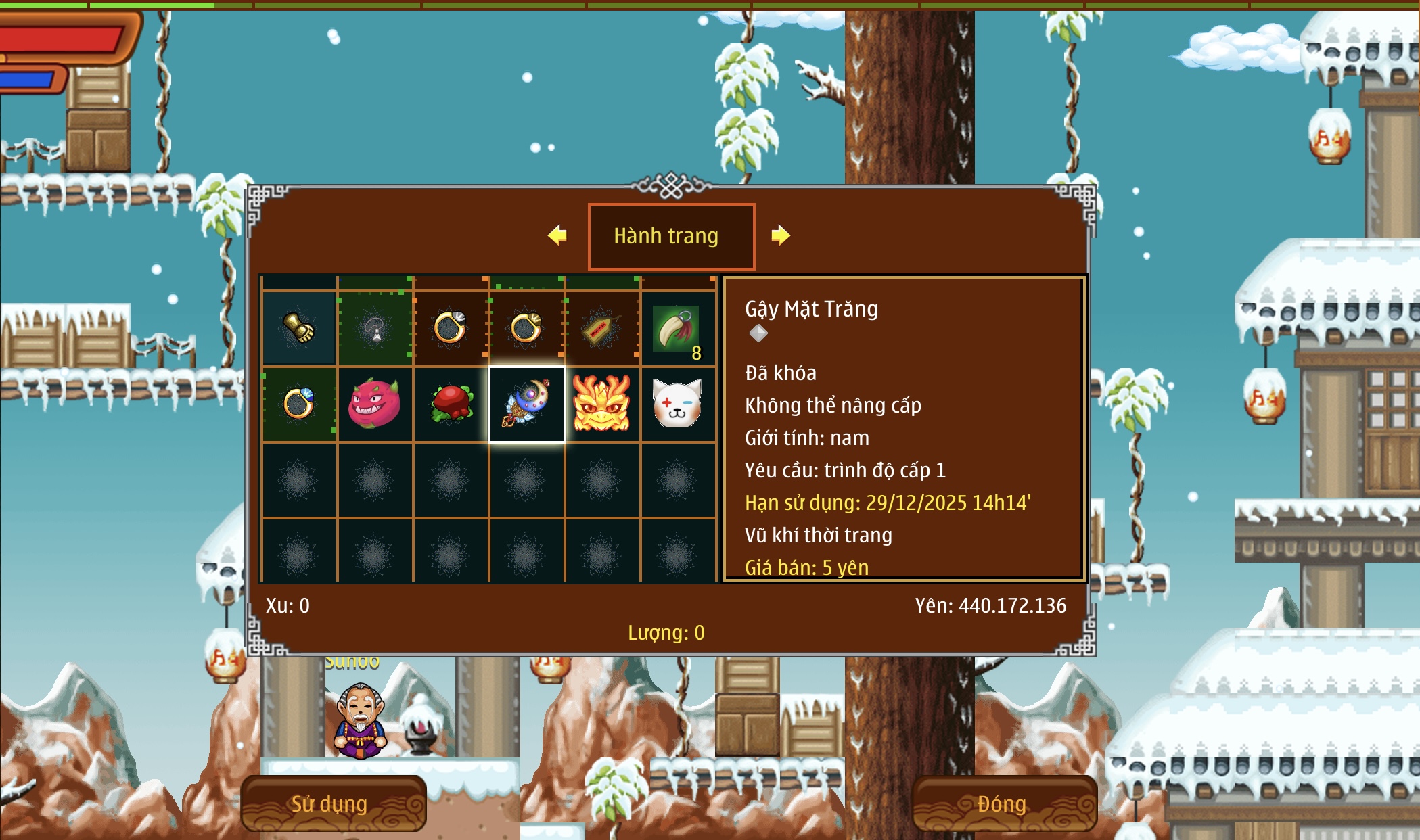Screen dimensions: 1420x840
Task: Select the golden gauntlet item slot
Action: coord(299,329)
